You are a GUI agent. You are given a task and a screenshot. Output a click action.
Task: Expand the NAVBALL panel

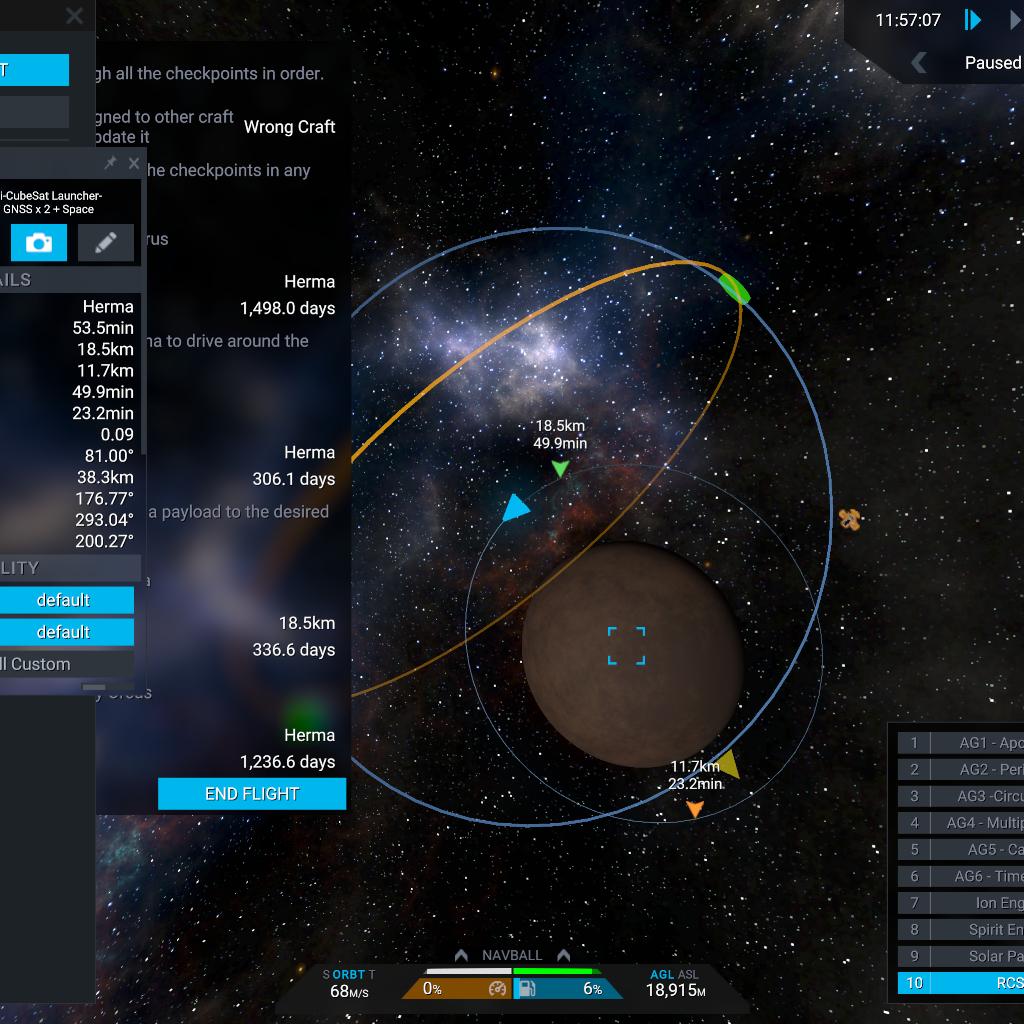point(512,955)
